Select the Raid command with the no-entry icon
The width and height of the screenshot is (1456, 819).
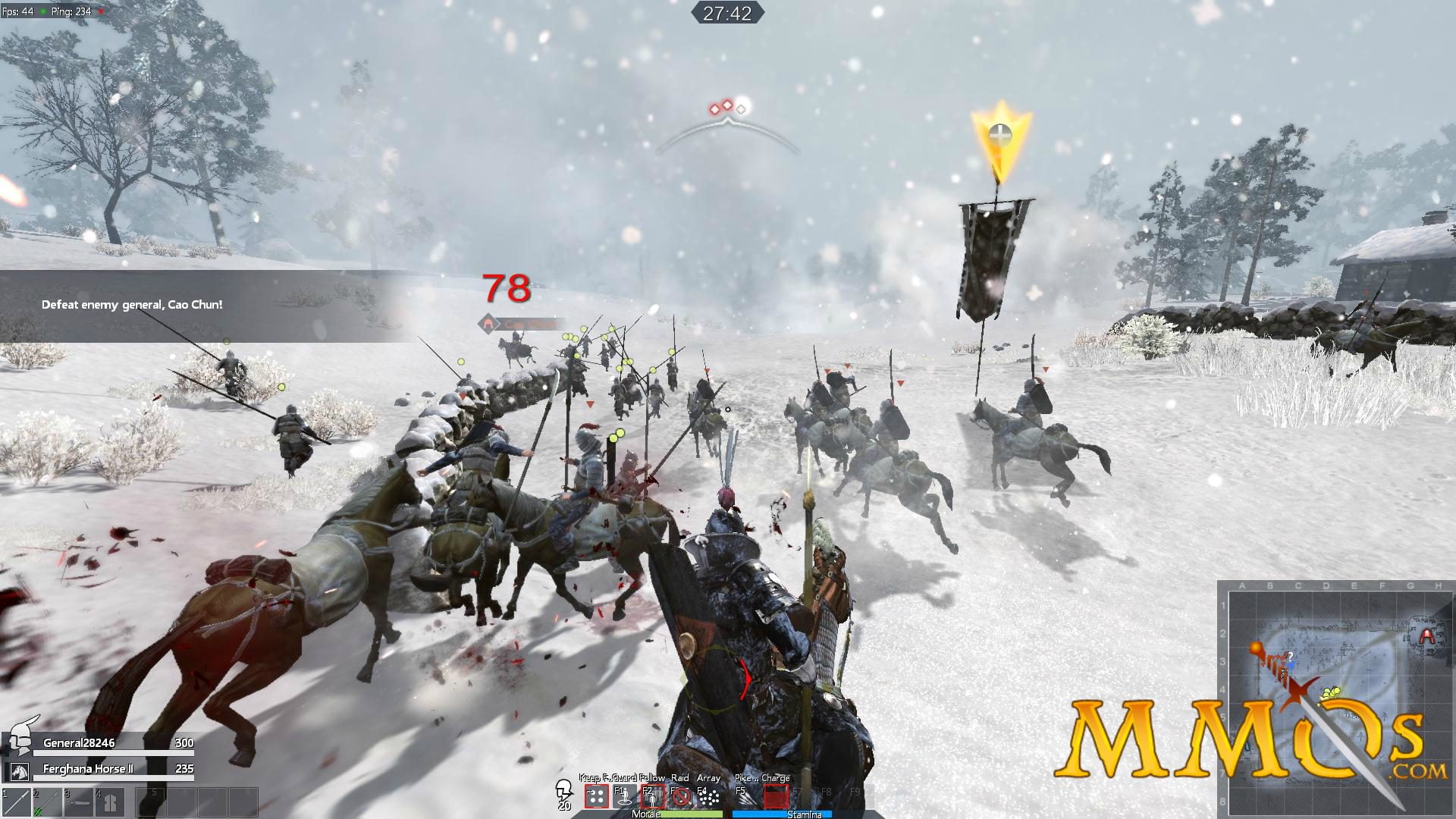point(681,796)
